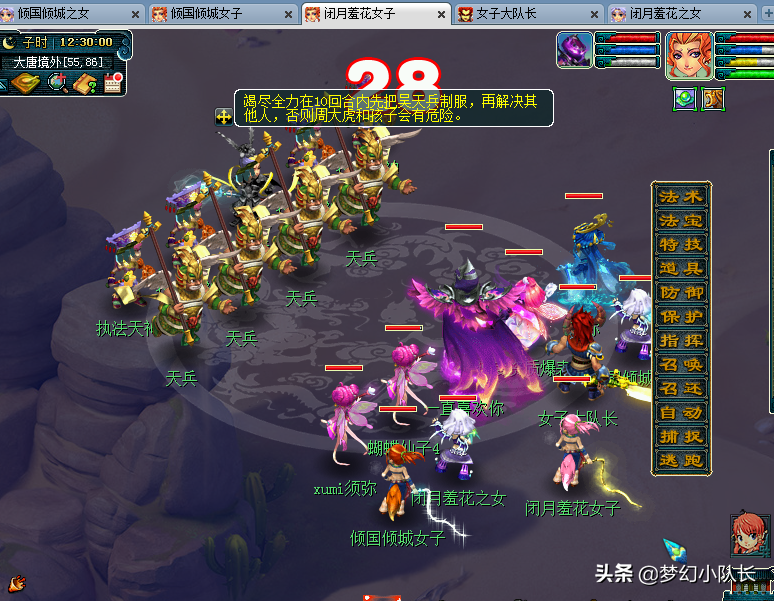
Task: Choose the 法宝 battle command
Action: tap(681, 221)
